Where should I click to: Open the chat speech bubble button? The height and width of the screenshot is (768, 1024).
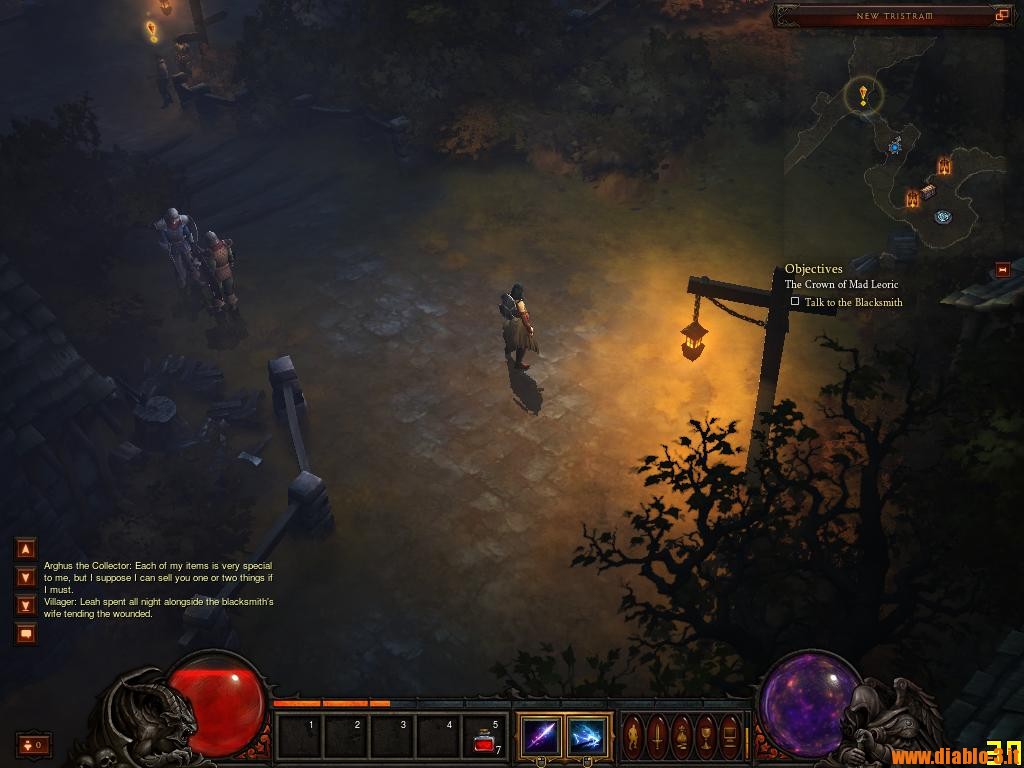tap(26, 633)
